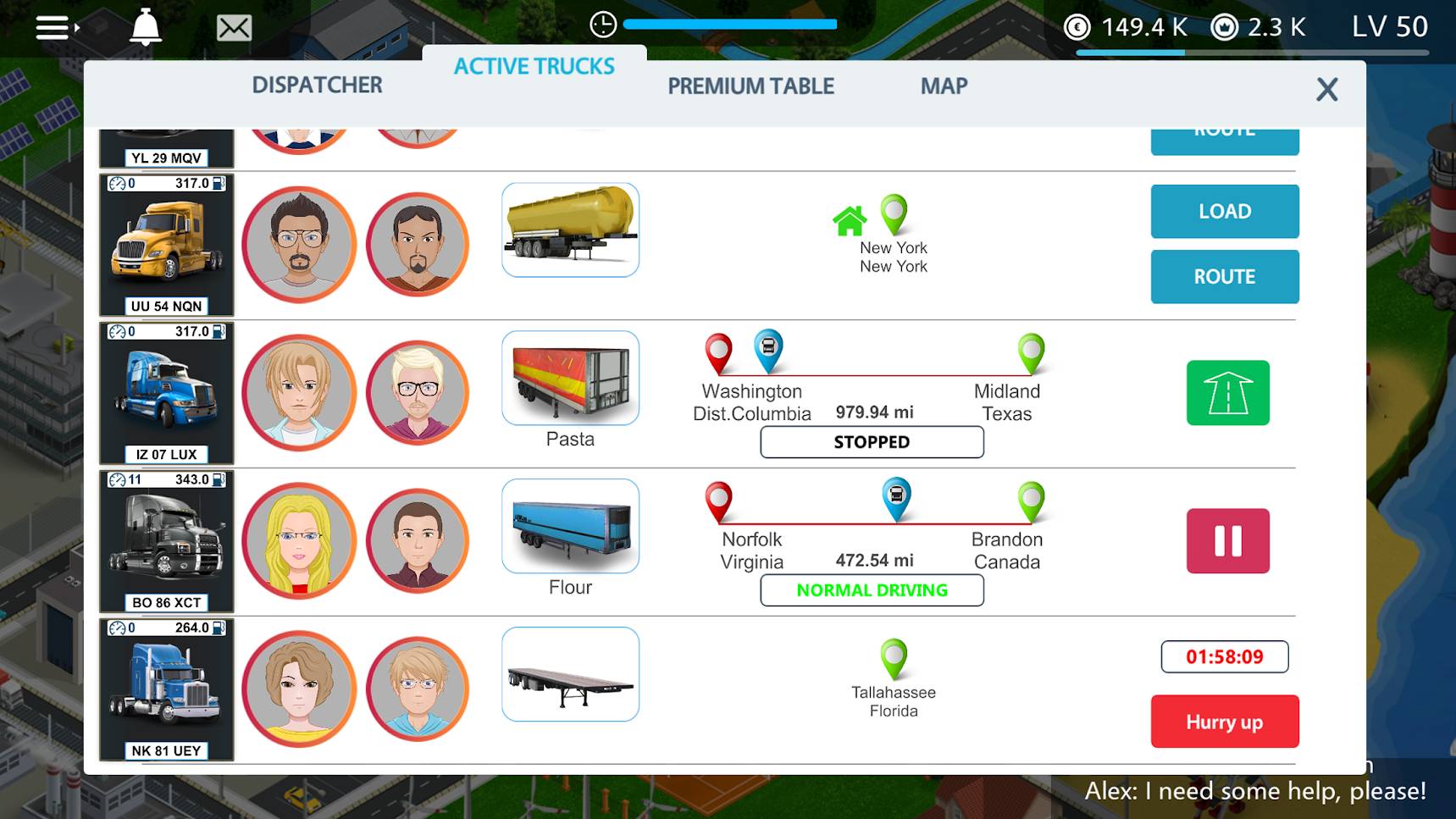This screenshot has height=819, width=1456.
Task: Switch to the MAP view
Action: pos(943,85)
